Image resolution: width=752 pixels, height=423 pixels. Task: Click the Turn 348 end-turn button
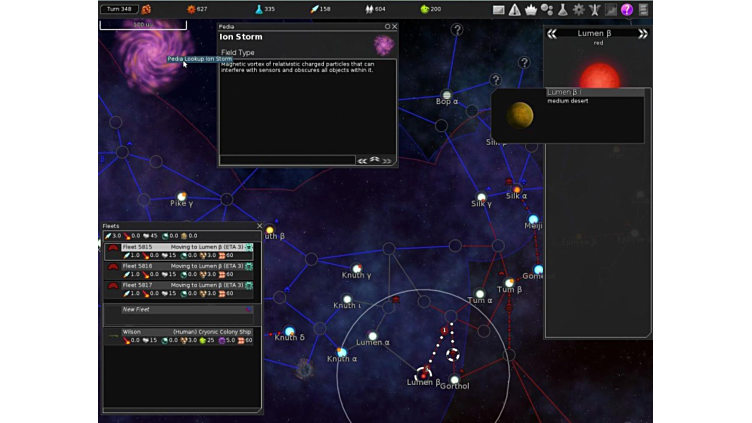pos(119,9)
